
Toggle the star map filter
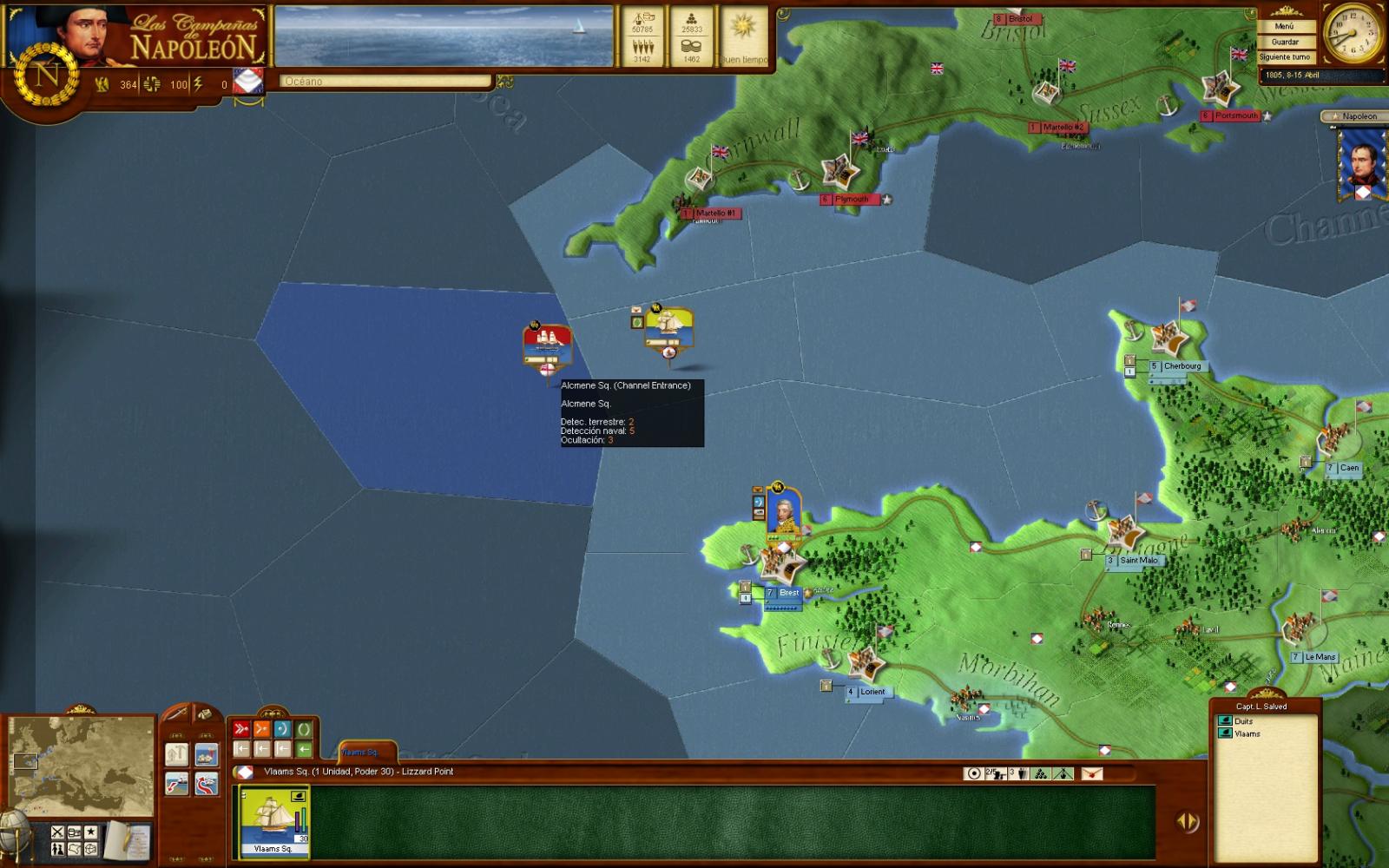point(90,832)
